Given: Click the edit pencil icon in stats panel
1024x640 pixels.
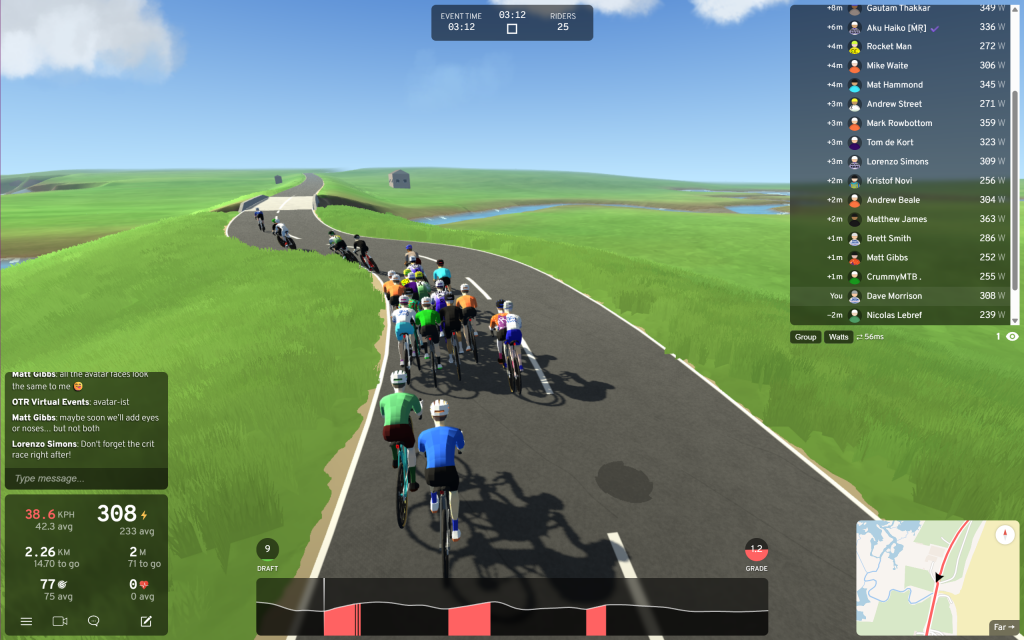Looking at the screenshot, I should pyautogui.click(x=146, y=621).
